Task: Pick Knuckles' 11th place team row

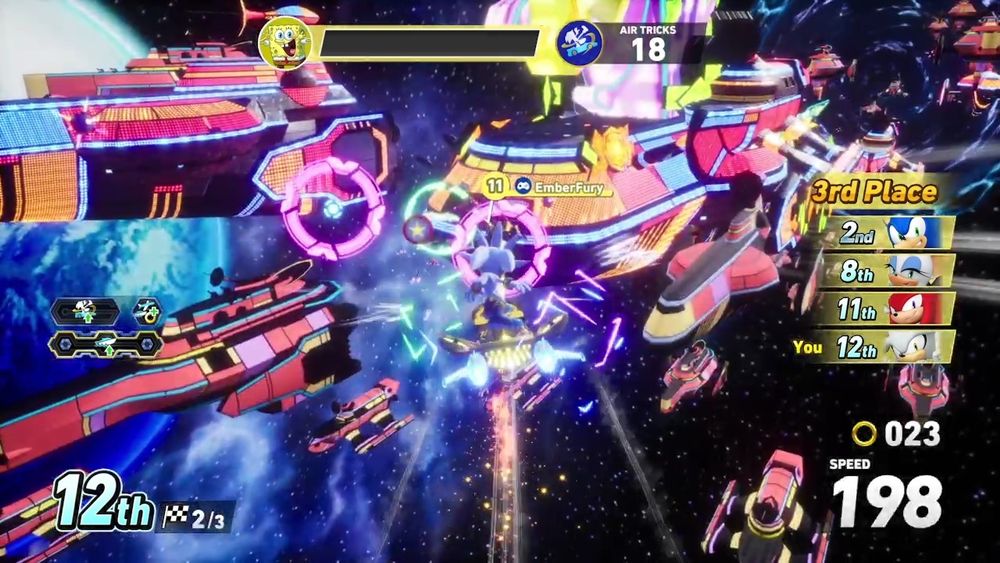Action: coord(886,308)
